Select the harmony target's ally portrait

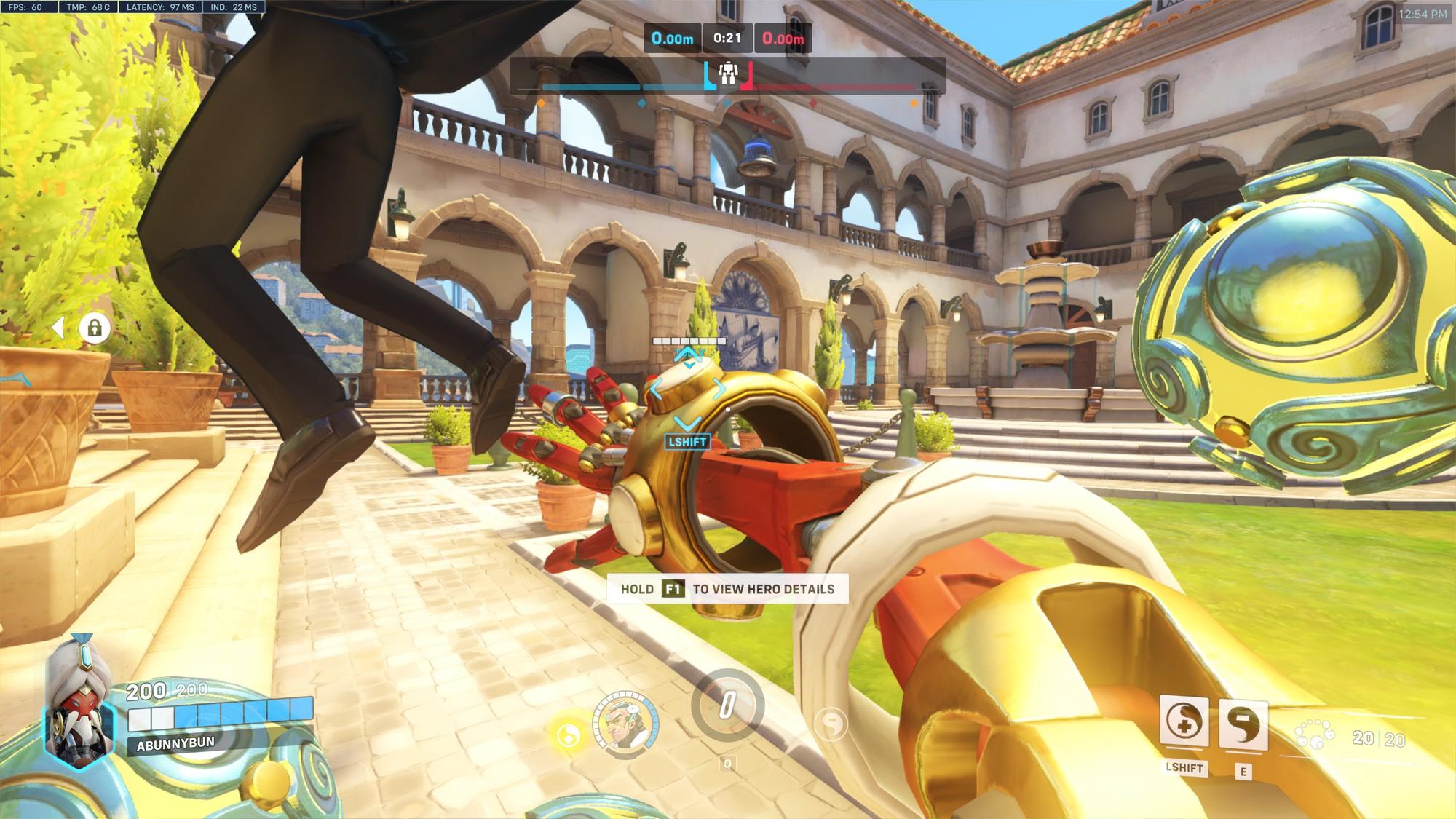pyautogui.click(x=626, y=721)
